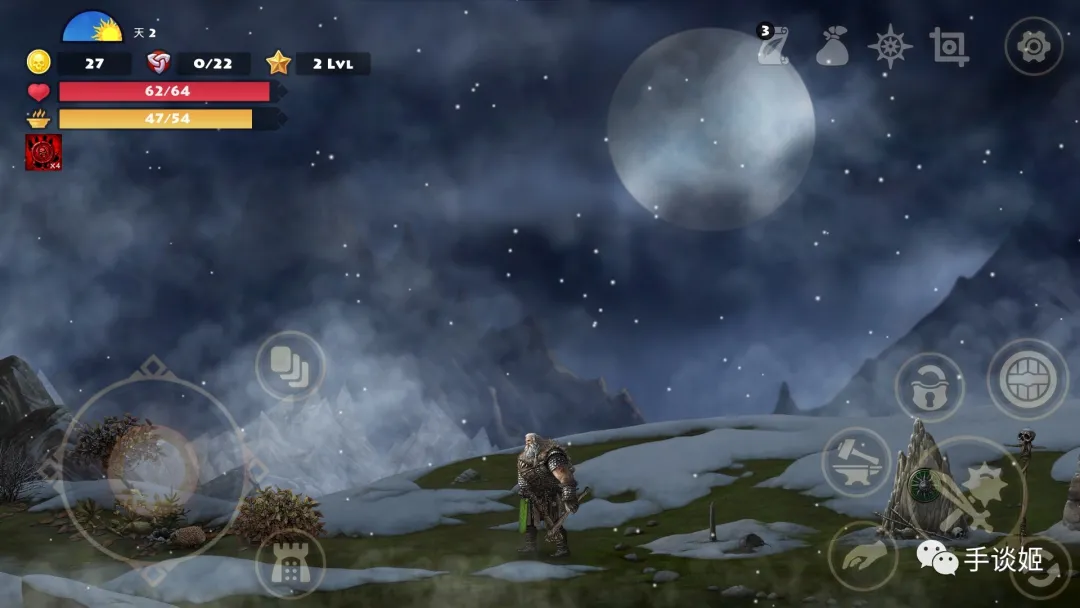Tap the gold star level icon

[278, 63]
